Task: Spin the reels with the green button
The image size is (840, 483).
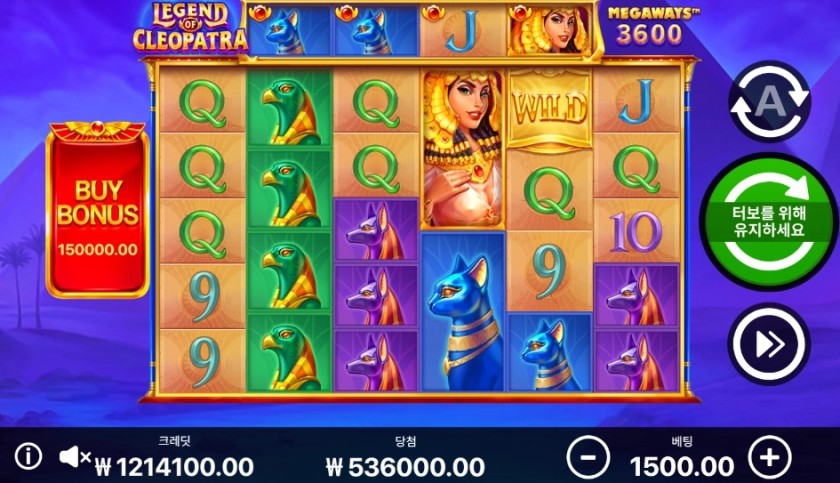Action: pos(770,222)
